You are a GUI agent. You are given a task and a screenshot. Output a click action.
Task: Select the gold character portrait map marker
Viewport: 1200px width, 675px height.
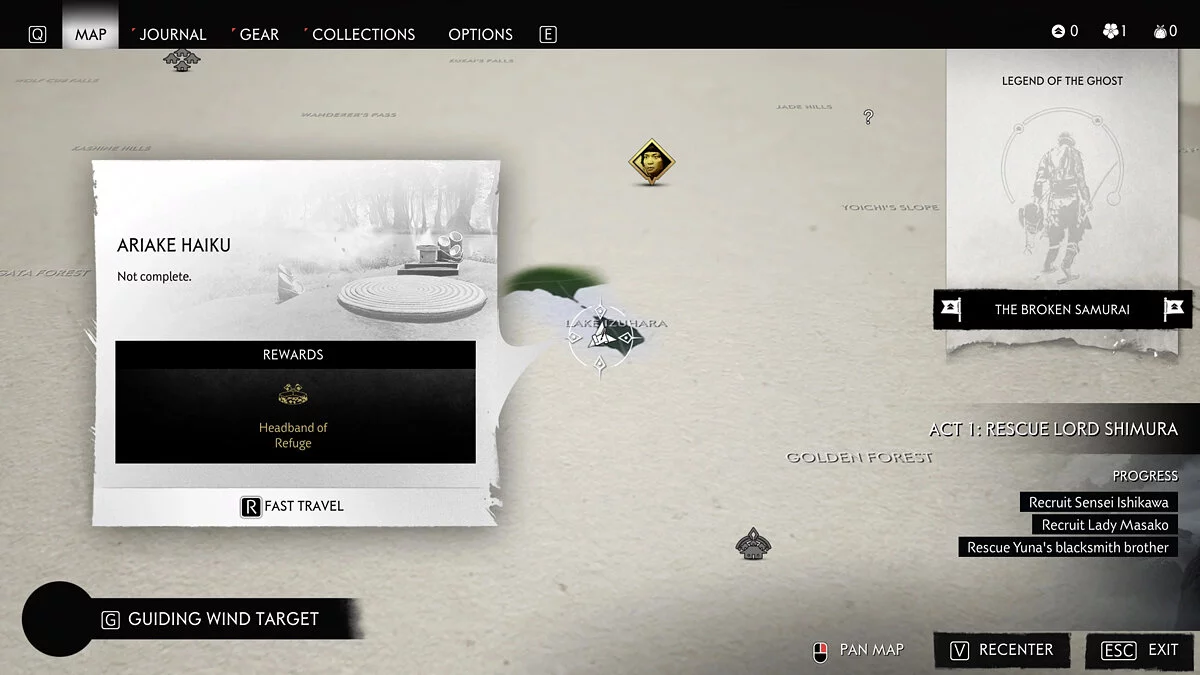[653, 162]
